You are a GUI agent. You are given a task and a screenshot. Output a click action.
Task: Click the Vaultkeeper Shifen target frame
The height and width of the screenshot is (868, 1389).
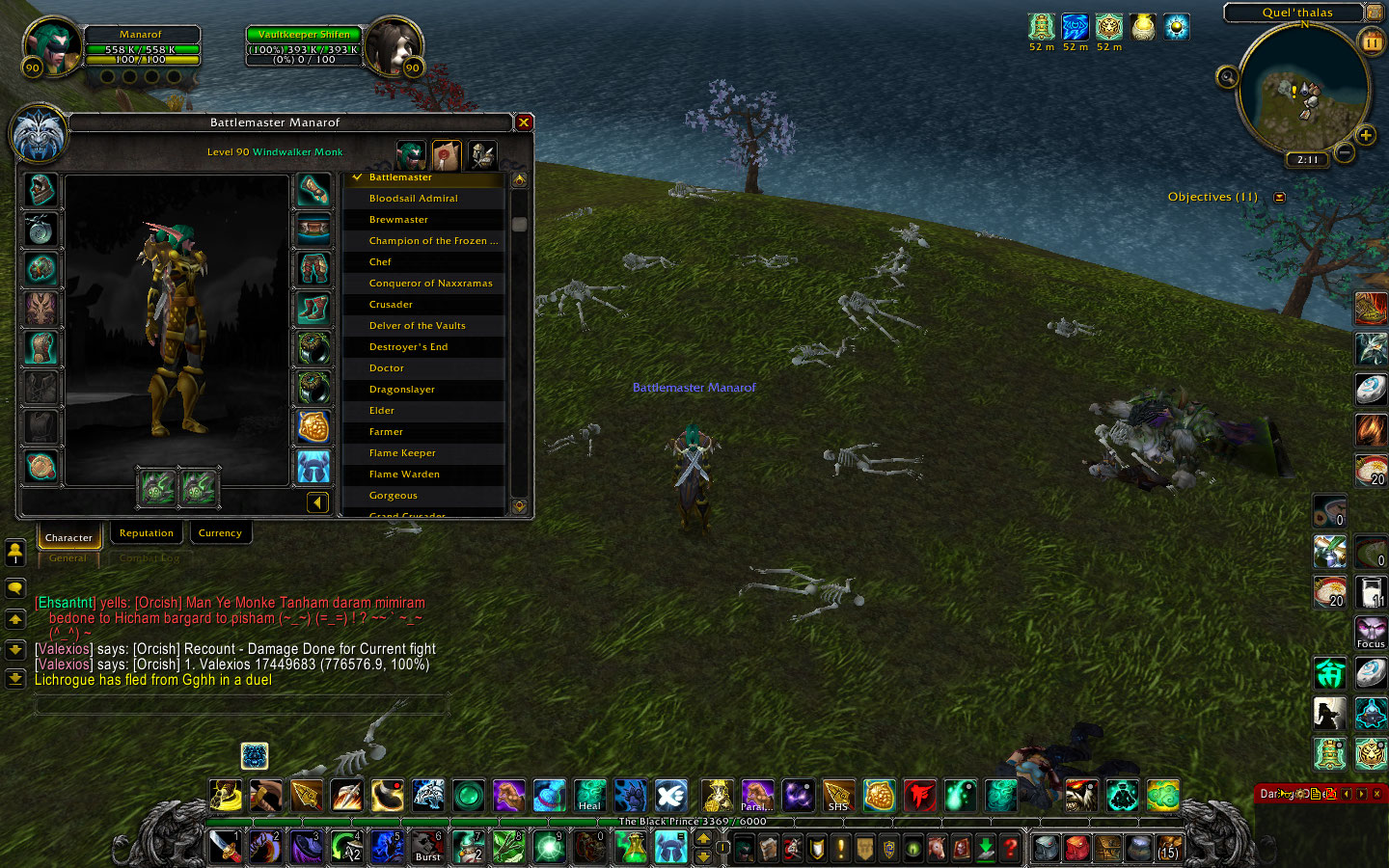(304, 47)
